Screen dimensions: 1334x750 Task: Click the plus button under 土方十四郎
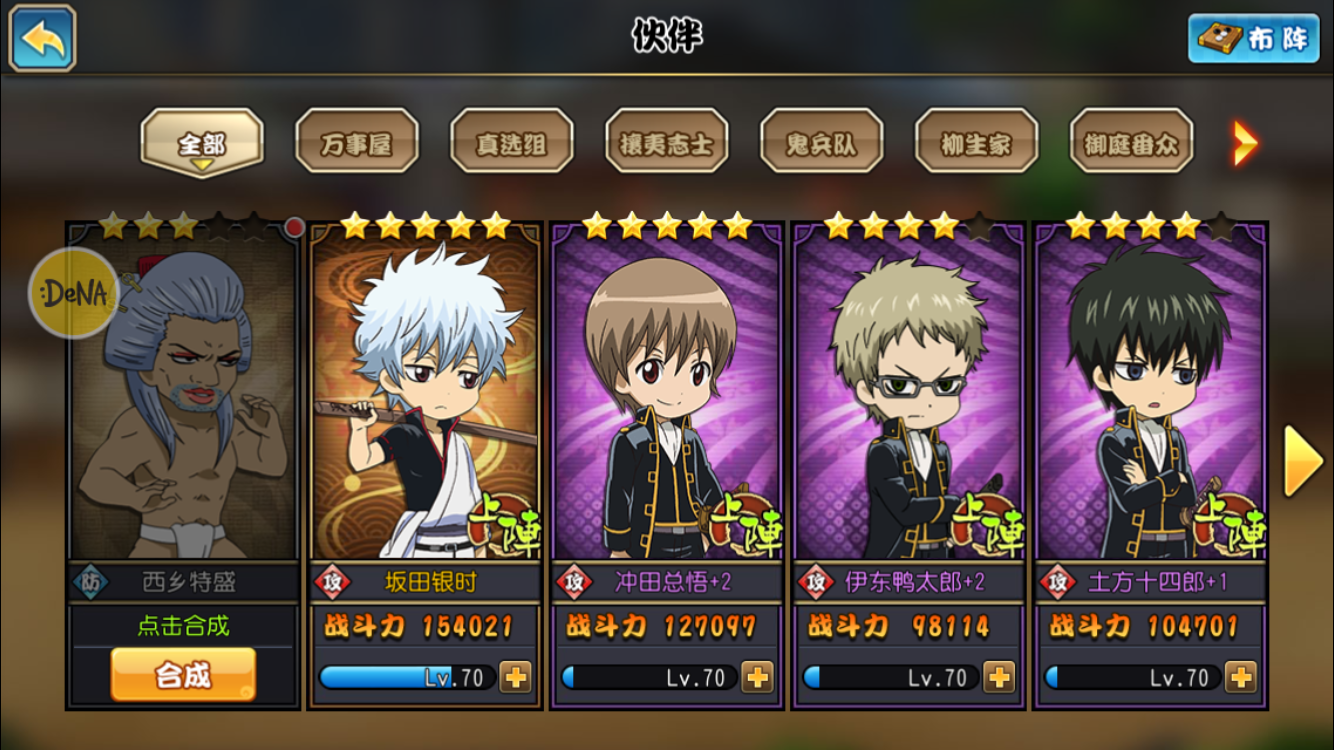coord(1241,677)
